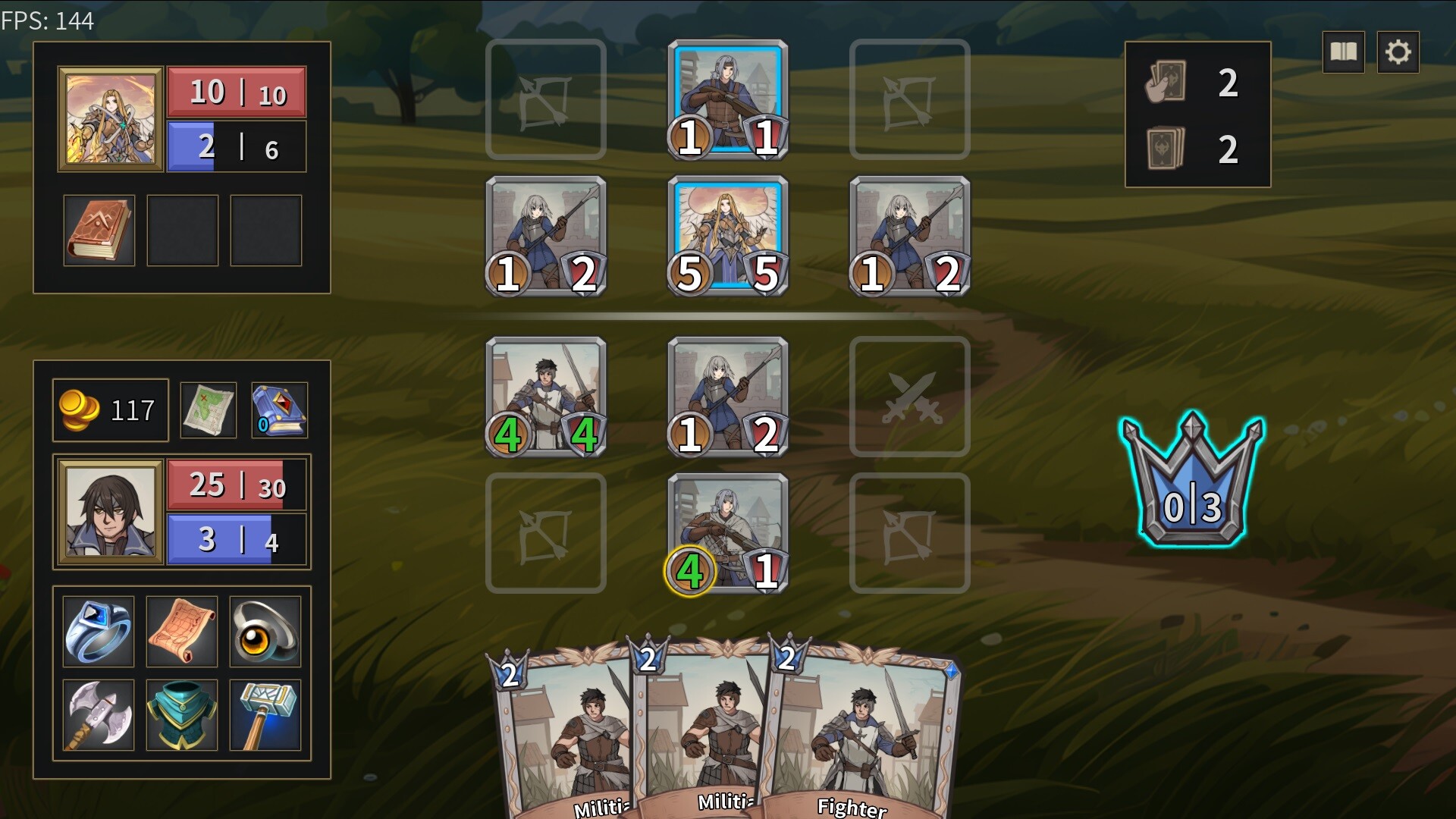
Task: Open the settings gear menu
Action: [1399, 52]
